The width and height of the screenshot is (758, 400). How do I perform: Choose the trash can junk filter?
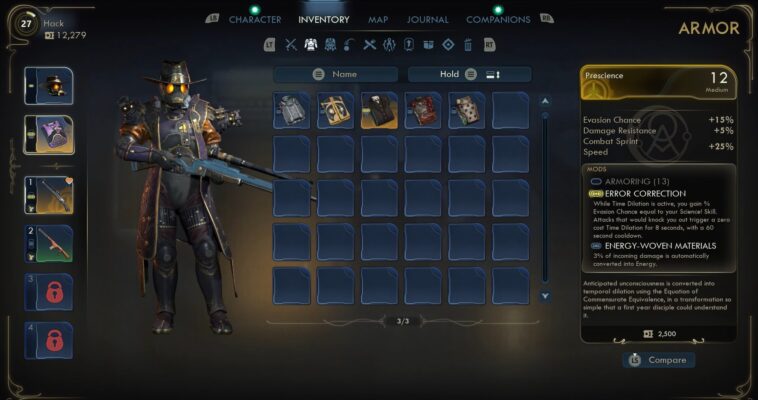(466, 44)
